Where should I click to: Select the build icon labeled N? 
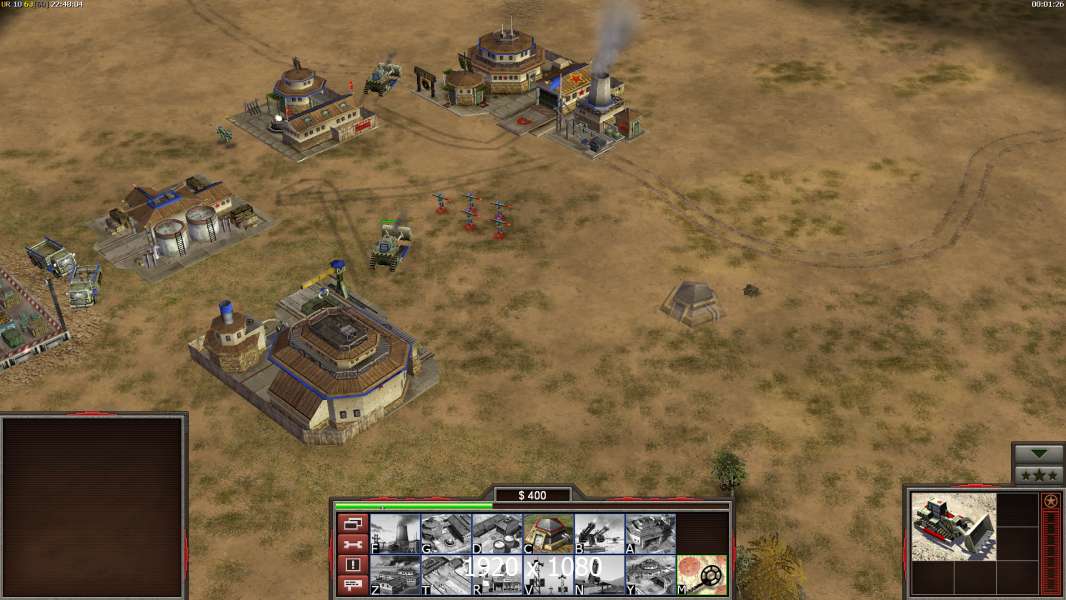coord(599,575)
